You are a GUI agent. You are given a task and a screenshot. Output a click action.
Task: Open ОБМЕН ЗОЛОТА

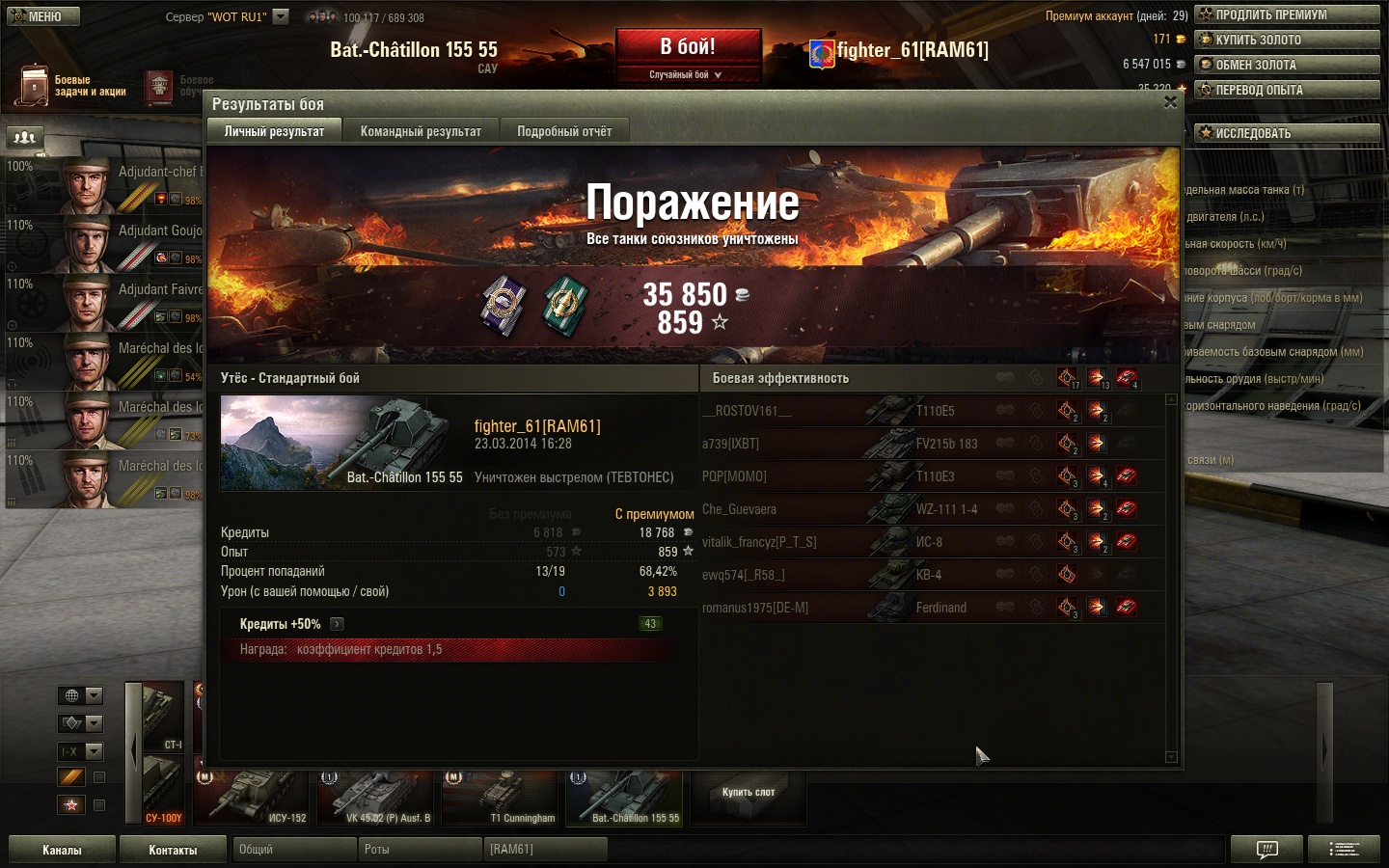[1287, 65]
